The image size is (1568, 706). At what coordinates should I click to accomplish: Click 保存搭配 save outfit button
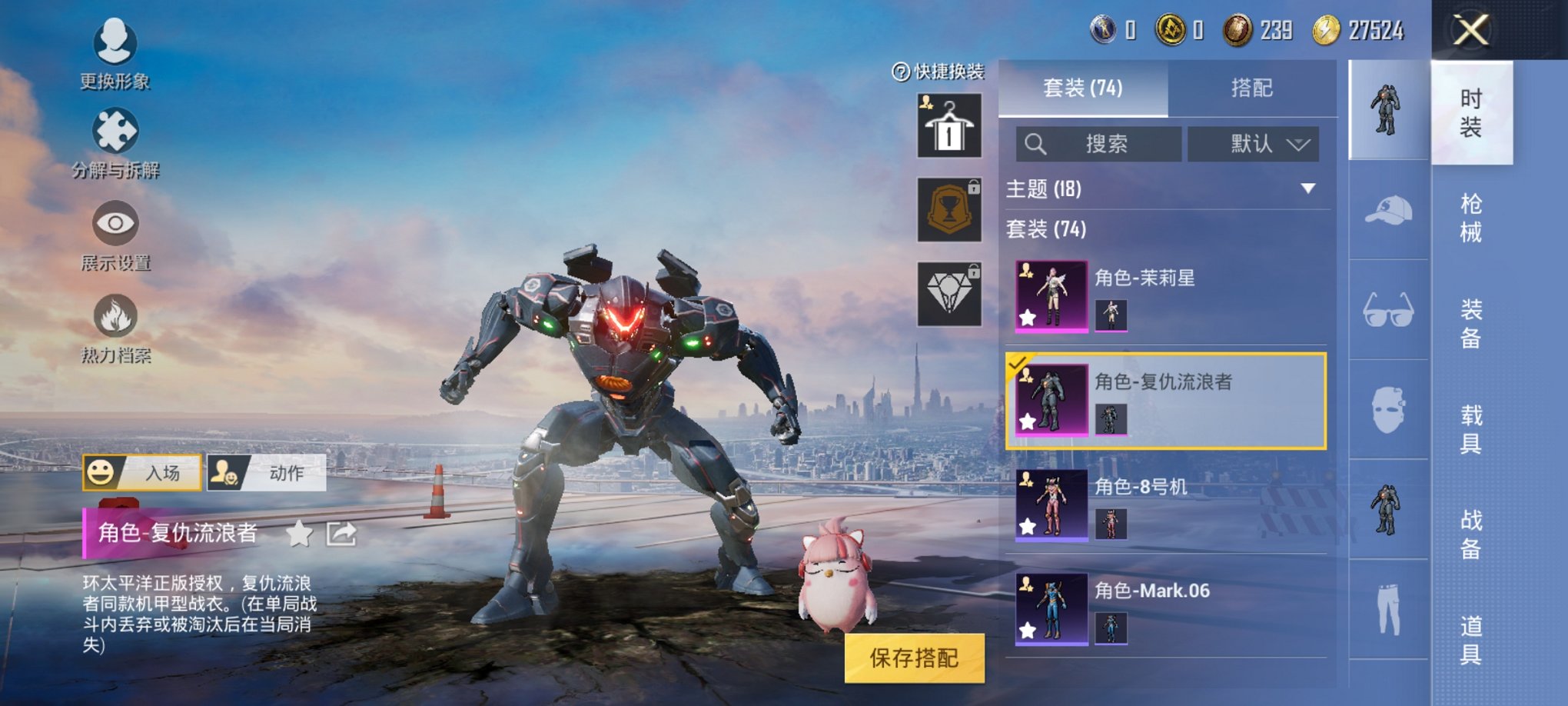pyautogui.click(x=914, y=658)
